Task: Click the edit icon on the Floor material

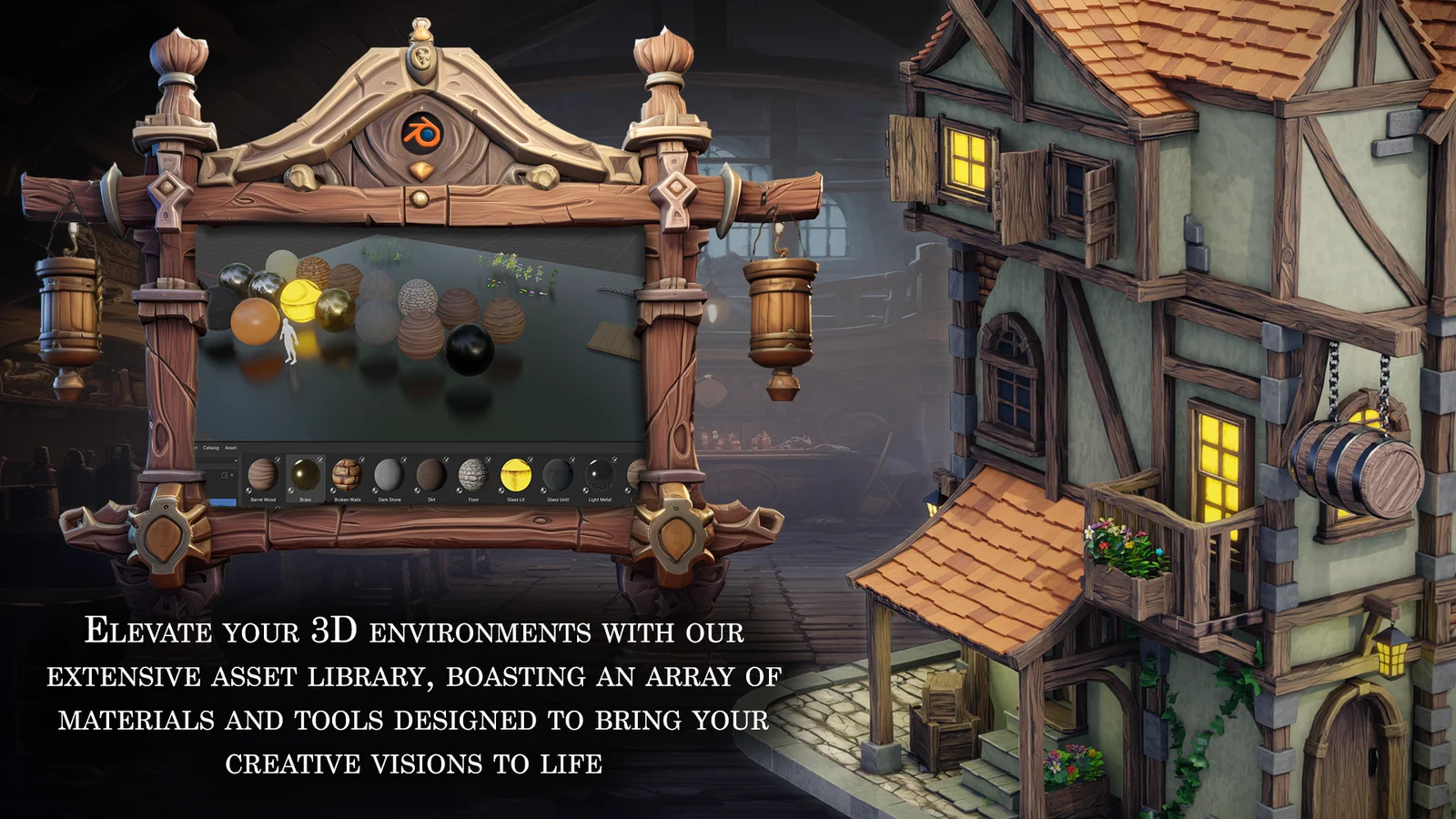Action: point(488,460)
